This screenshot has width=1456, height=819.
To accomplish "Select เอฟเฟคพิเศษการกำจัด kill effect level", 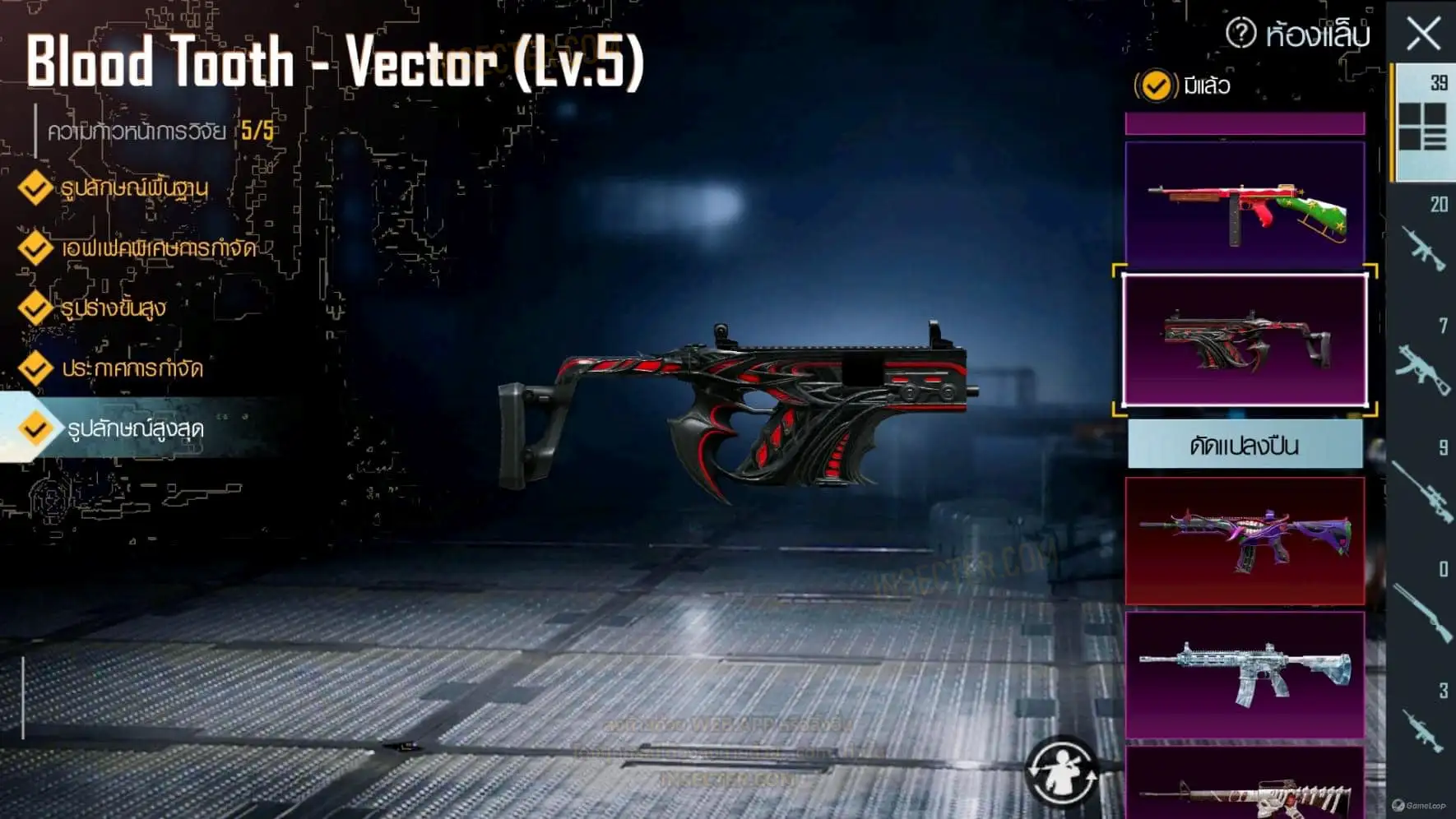I will (x=158, y=248).
